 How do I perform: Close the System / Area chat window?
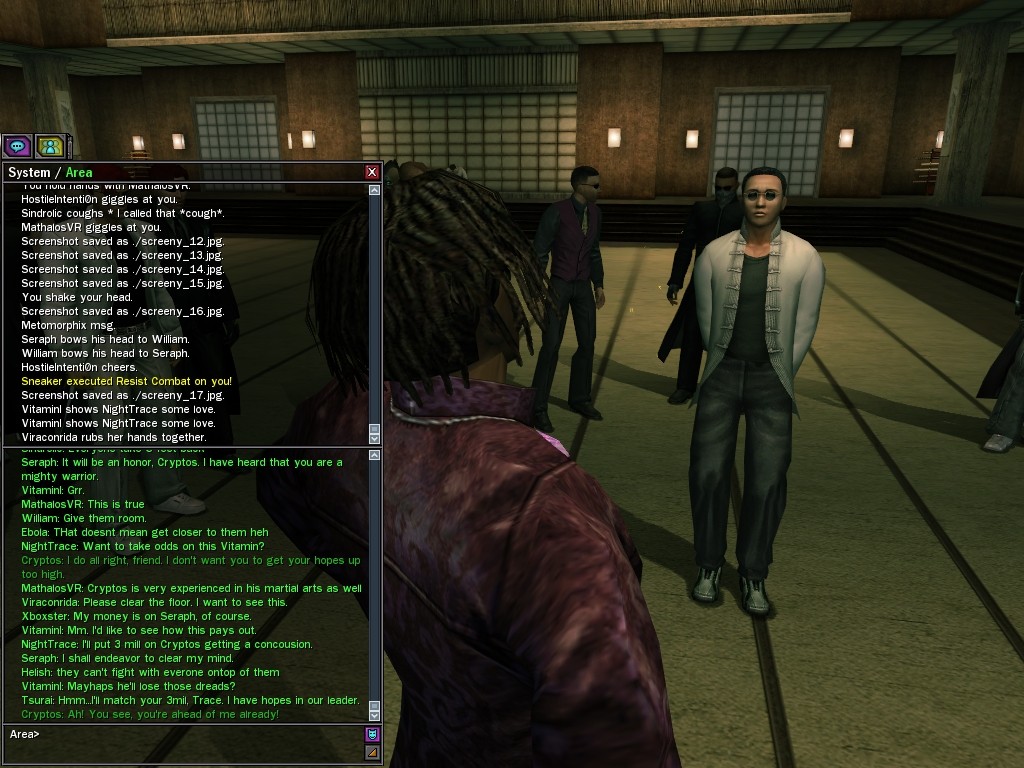[x=372, y=172]
